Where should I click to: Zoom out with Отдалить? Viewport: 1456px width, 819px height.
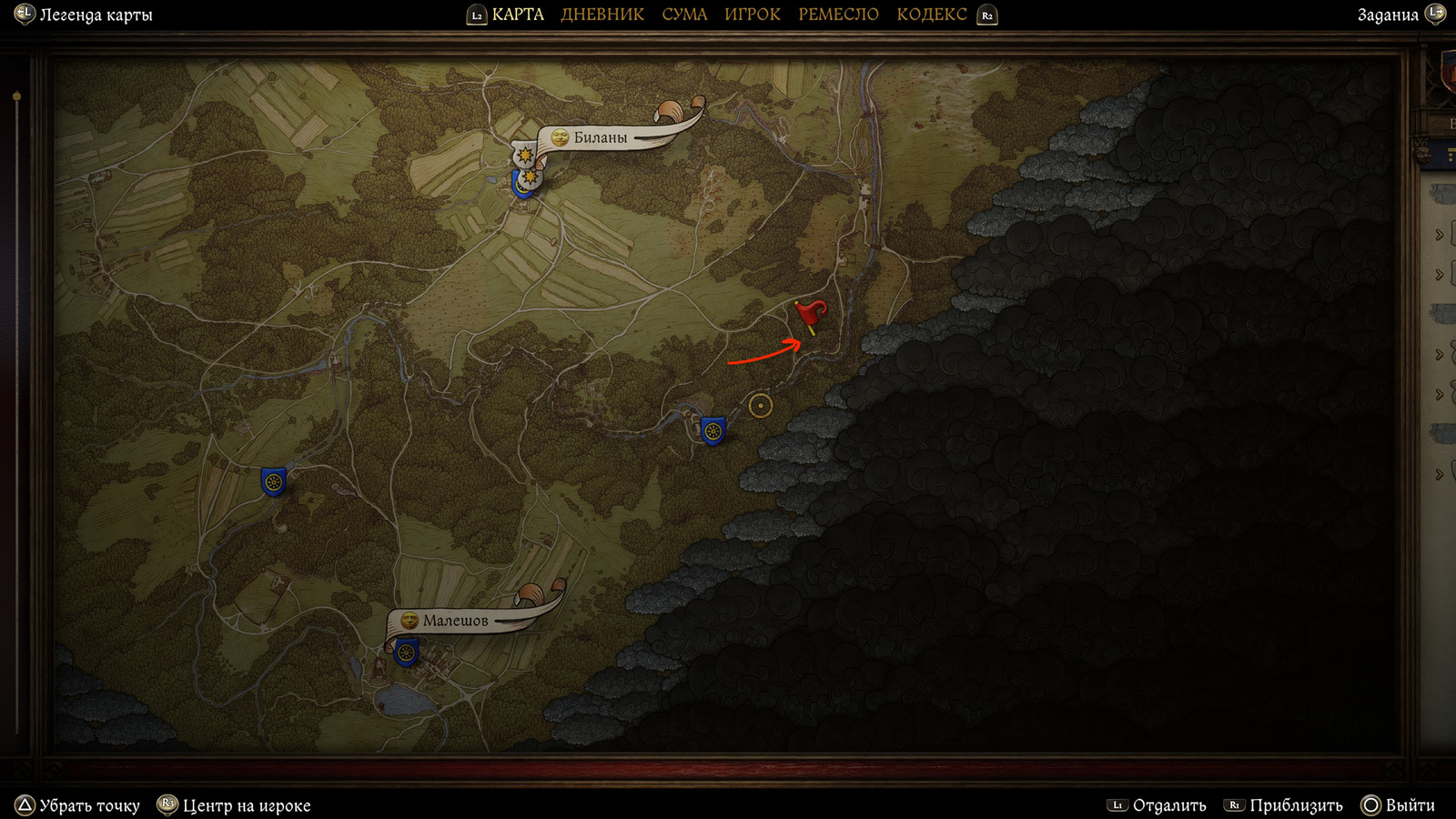click(1168, 805)
